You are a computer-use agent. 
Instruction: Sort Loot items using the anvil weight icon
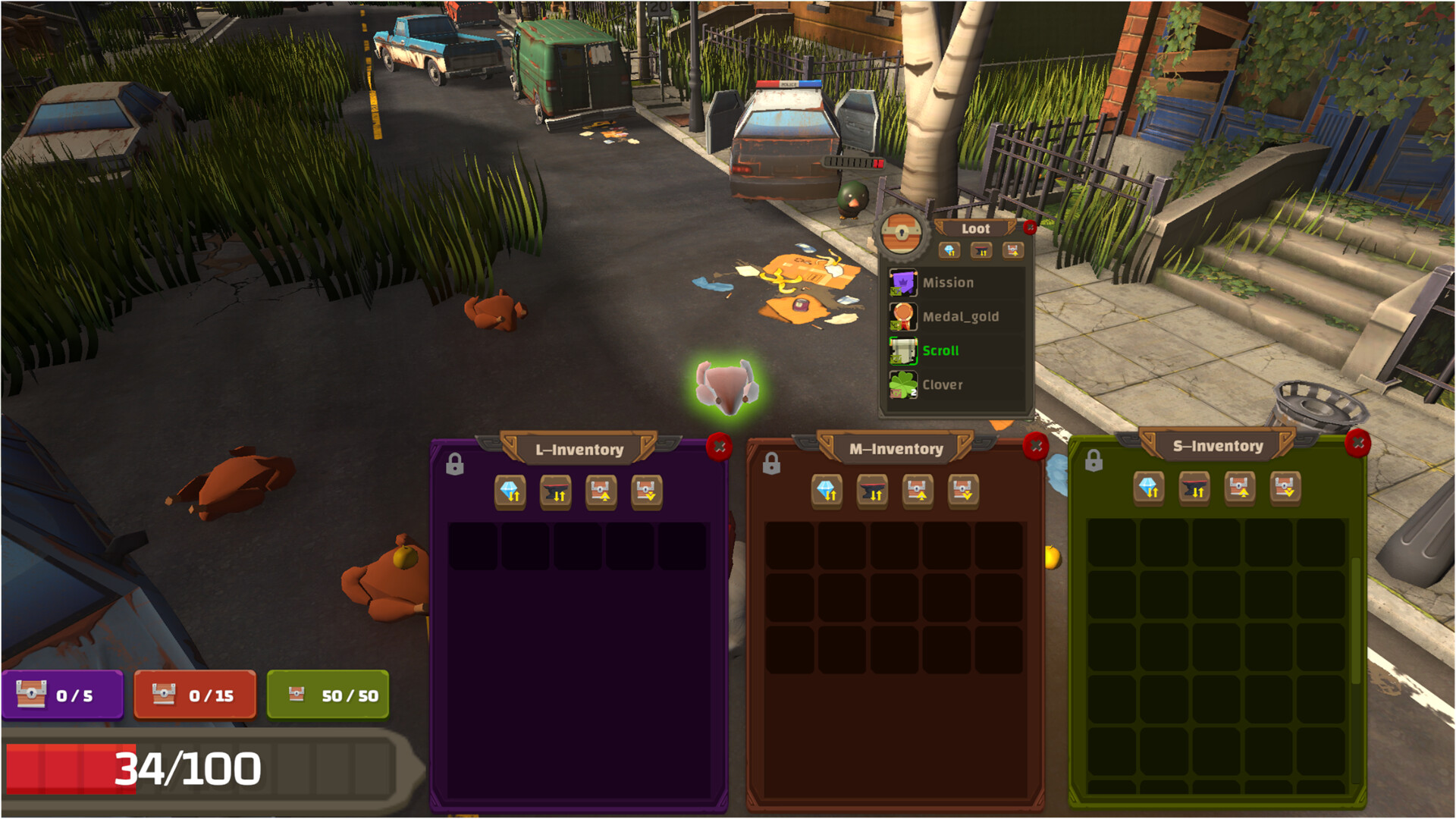[981, 251]
